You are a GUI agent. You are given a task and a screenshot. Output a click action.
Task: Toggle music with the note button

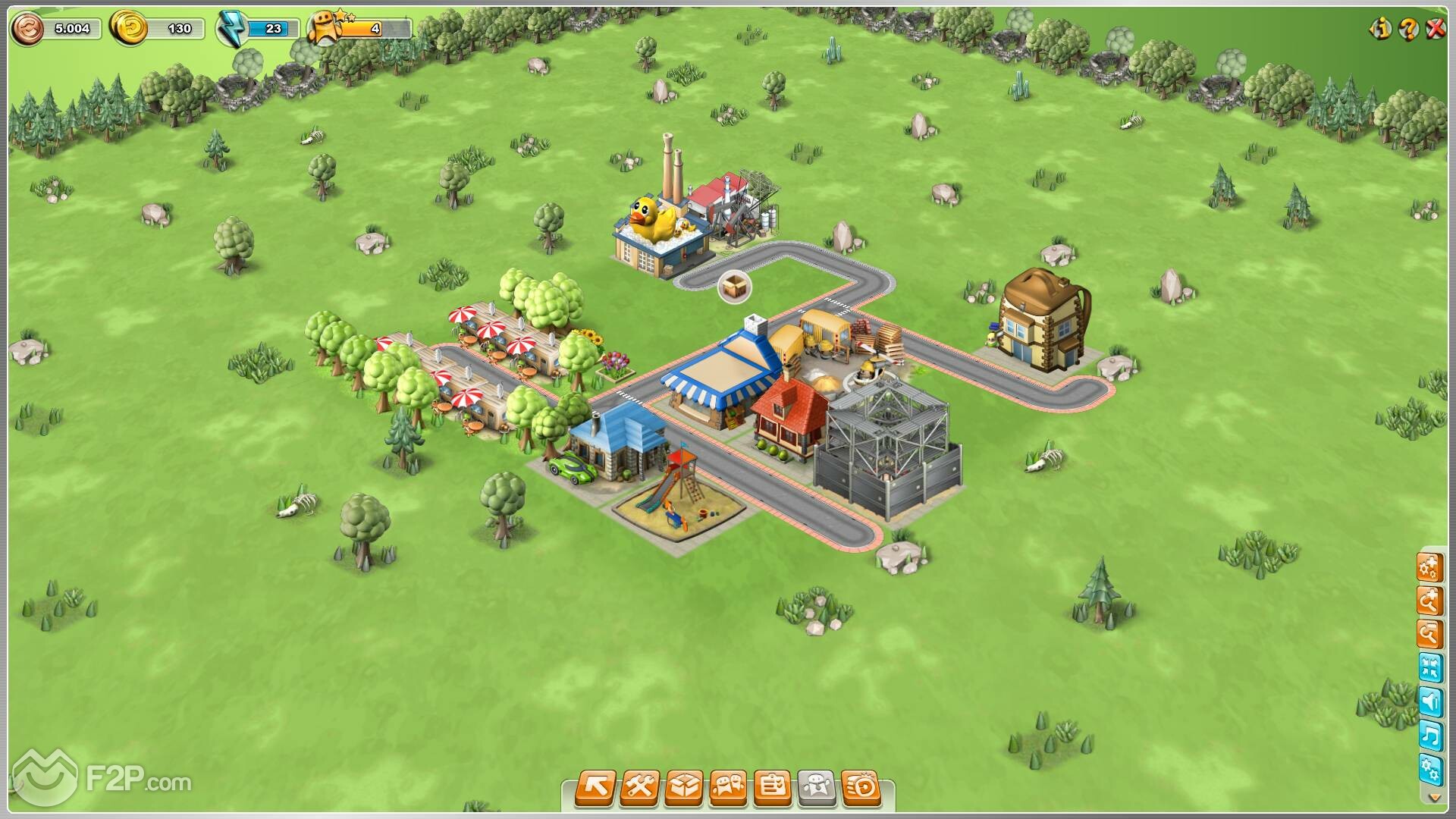point(1429,736)
